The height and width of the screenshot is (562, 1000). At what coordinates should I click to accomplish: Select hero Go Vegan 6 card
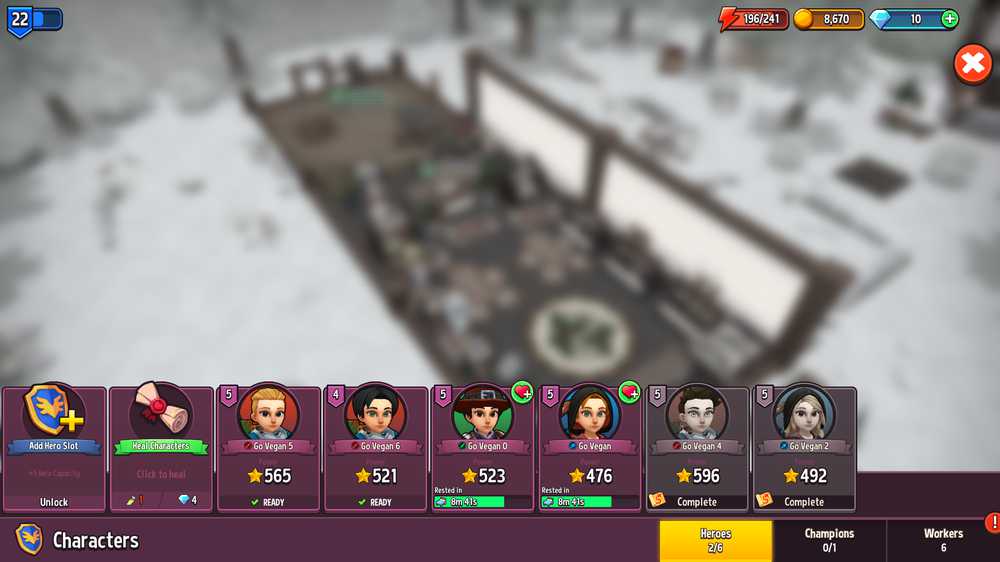coord(375,448)
